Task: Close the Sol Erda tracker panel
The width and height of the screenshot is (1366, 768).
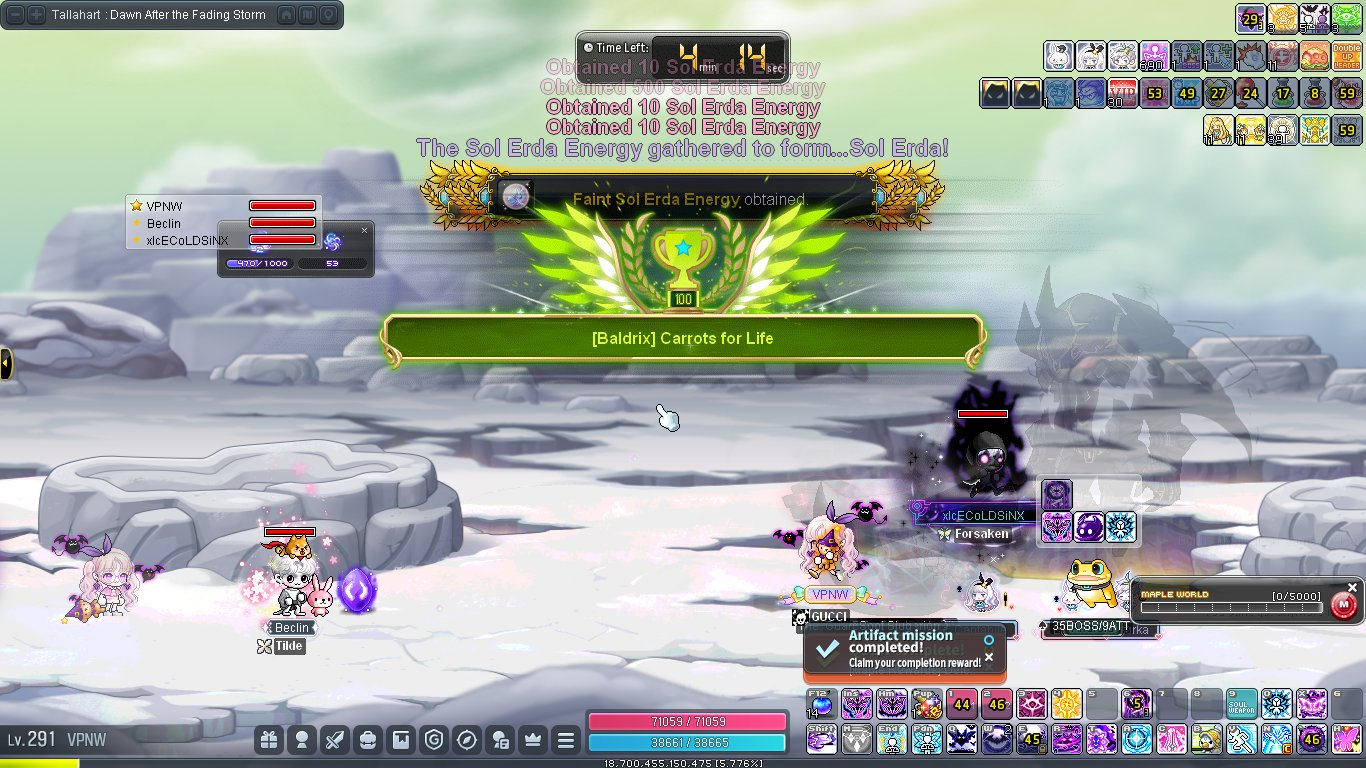Action: (x=364, y=230)
